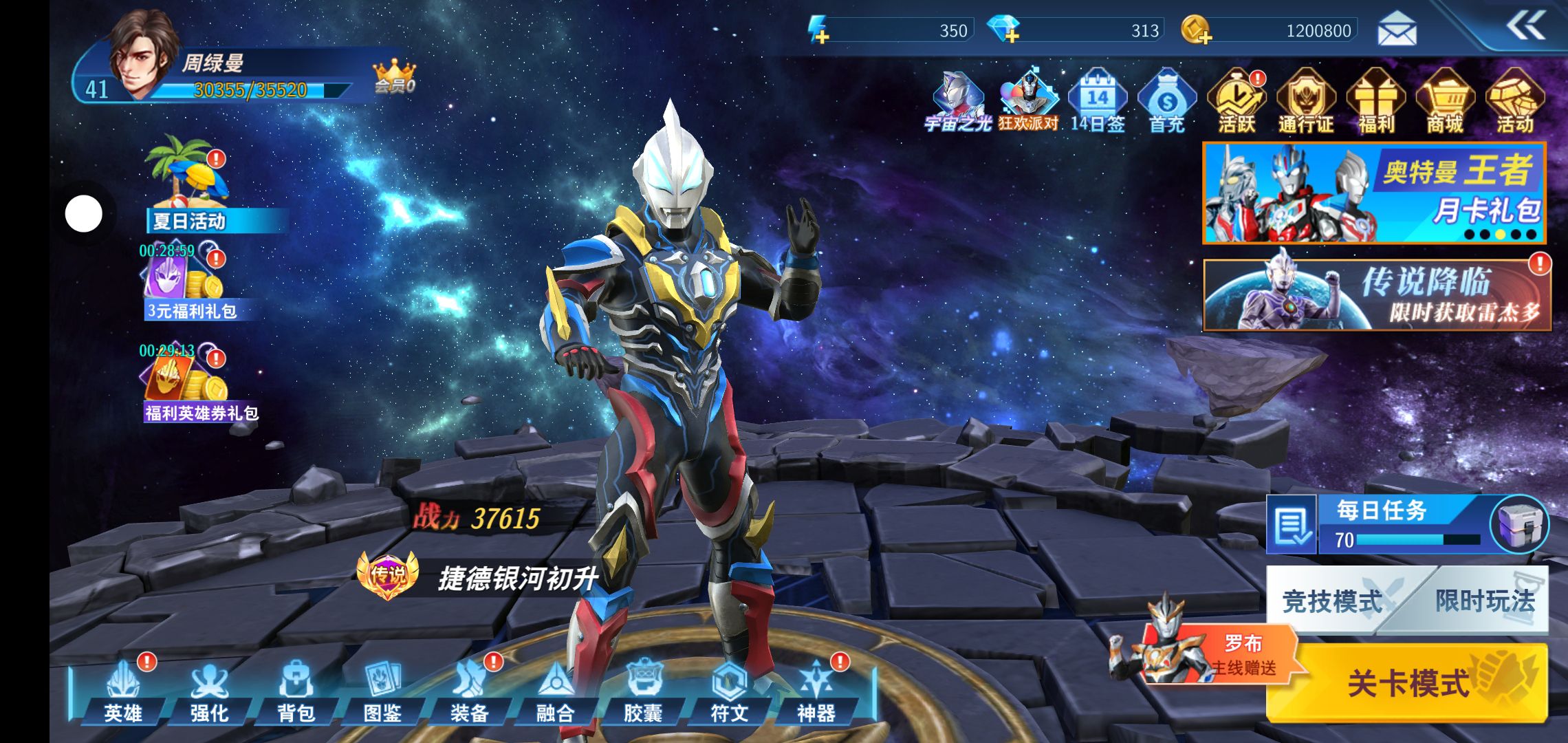Open the 胶囊 capsule menu
This screenshot has height=743, width=1568.
[642, 691]
